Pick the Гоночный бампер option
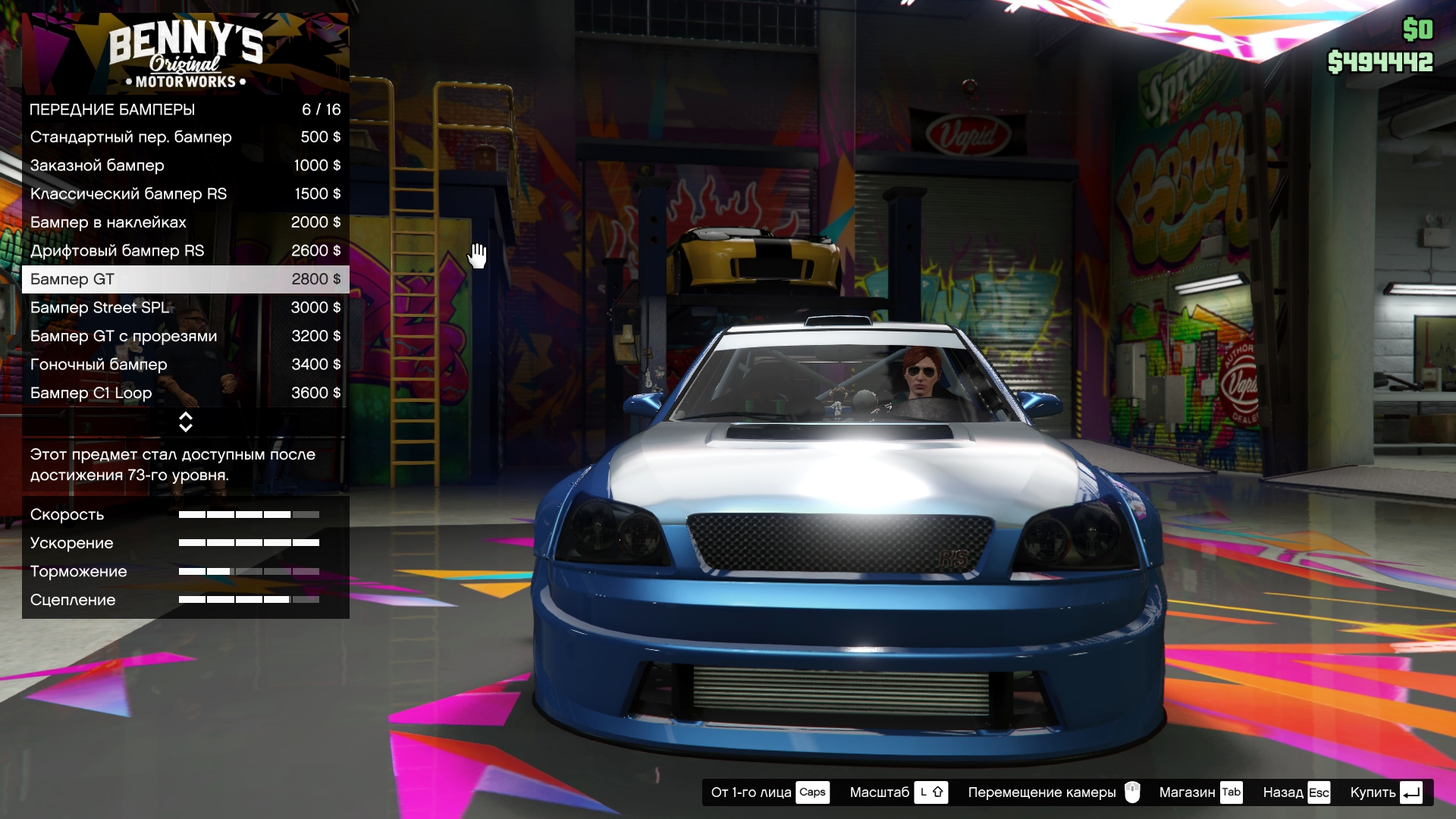This screenshot has width=1456, height=819. pyautogui.click(x=185, y=365)
